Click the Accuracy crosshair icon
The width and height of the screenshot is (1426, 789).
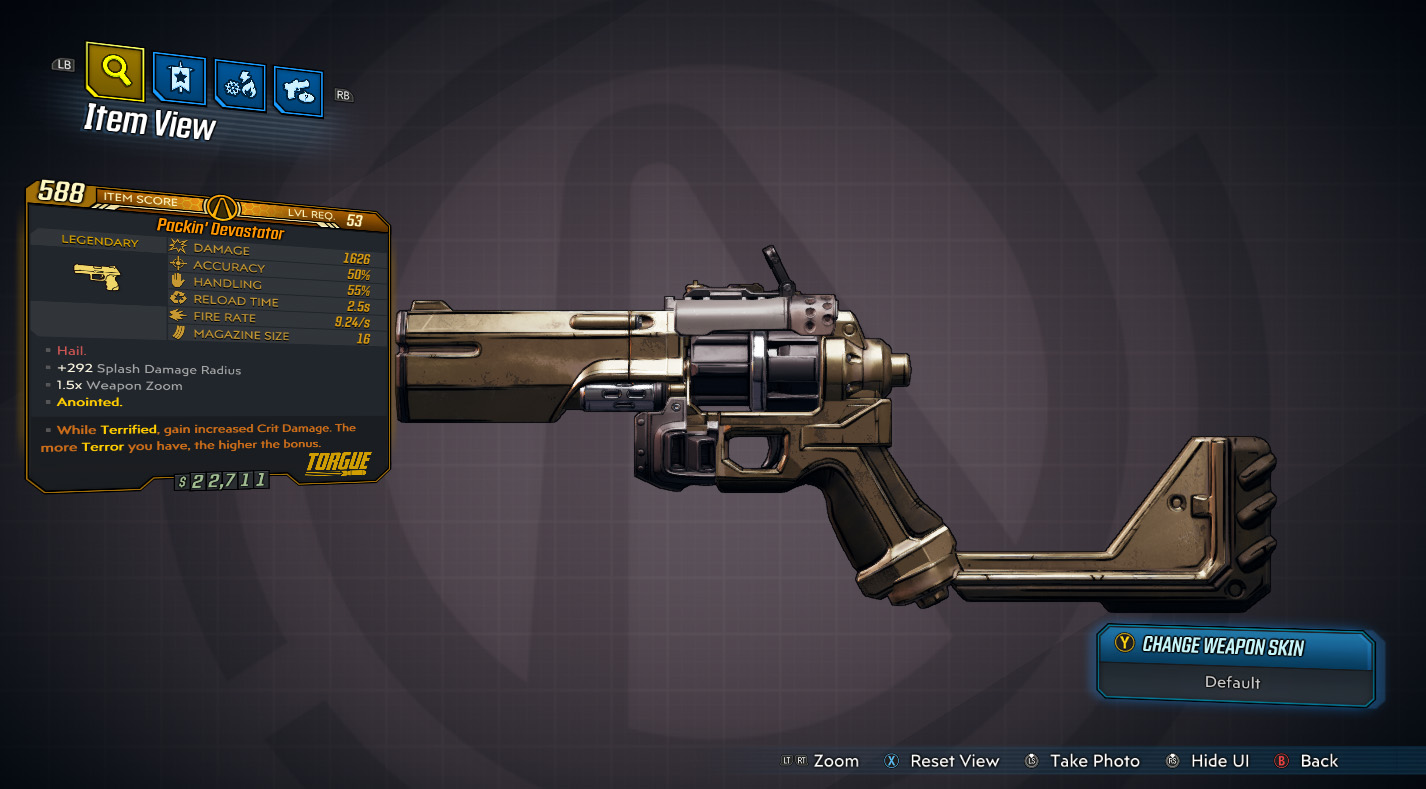177,264
